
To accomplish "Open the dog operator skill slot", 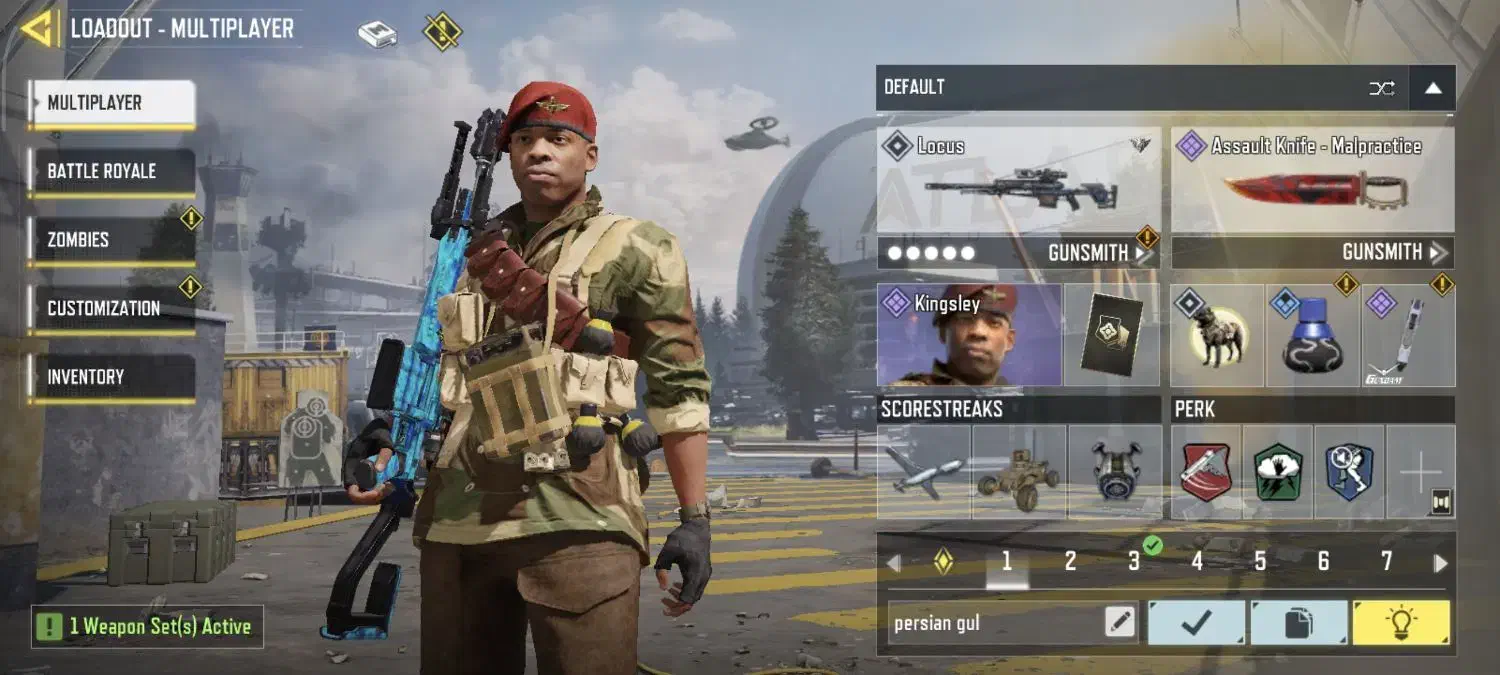I will click(x=1217, y=337).
